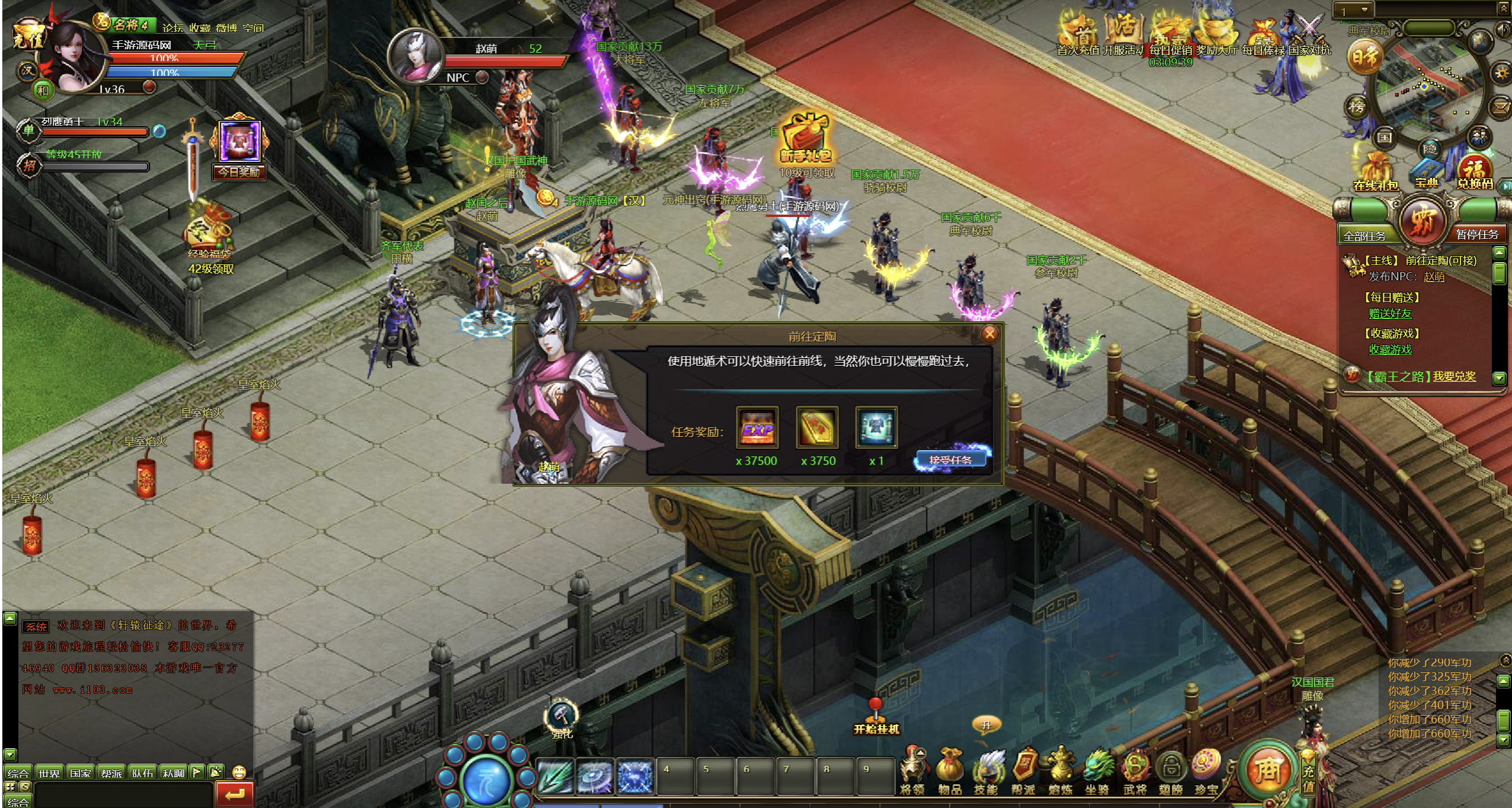
Task: Open 首次充值 first recharge event
Action: click(1077, 34)
